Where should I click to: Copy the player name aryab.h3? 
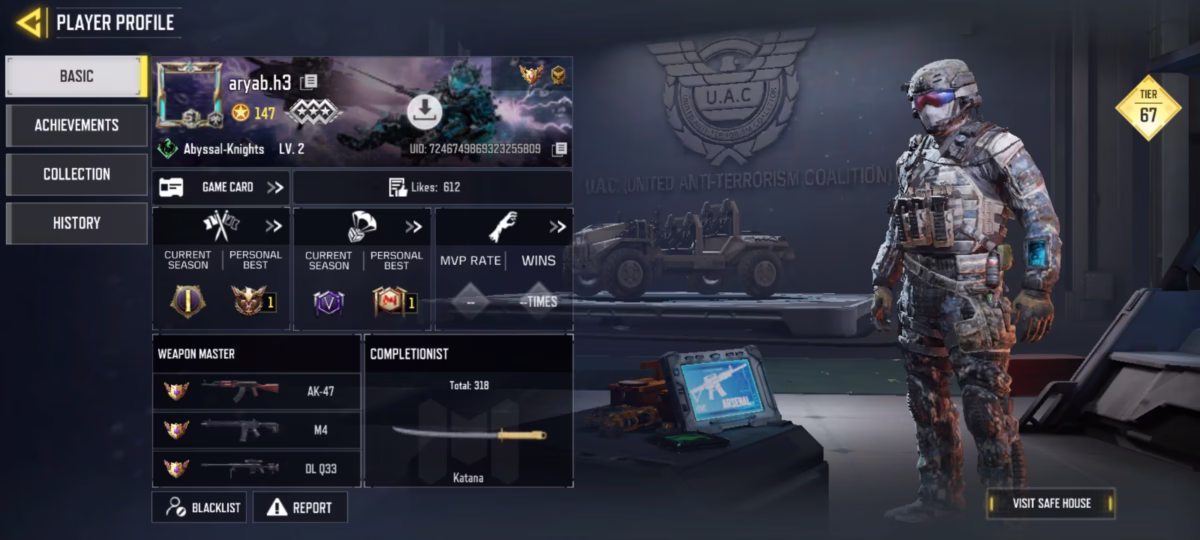point(309,81)
